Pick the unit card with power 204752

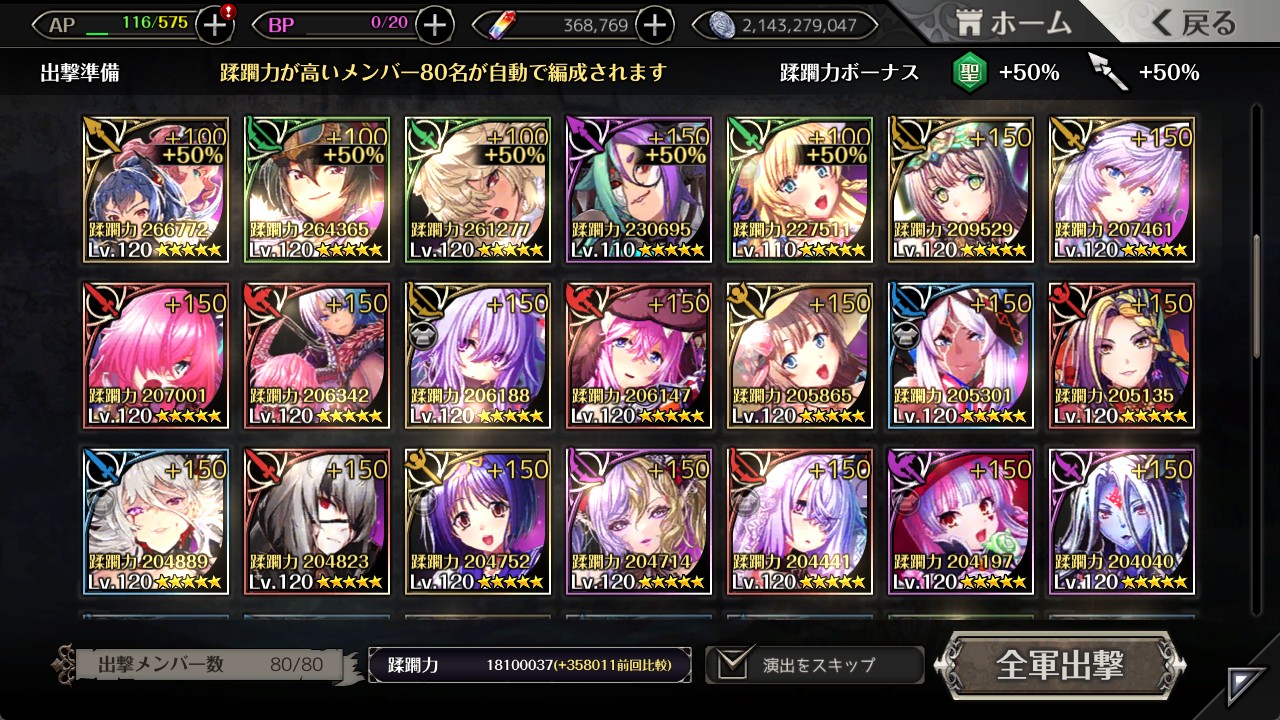tap(478, 521)
